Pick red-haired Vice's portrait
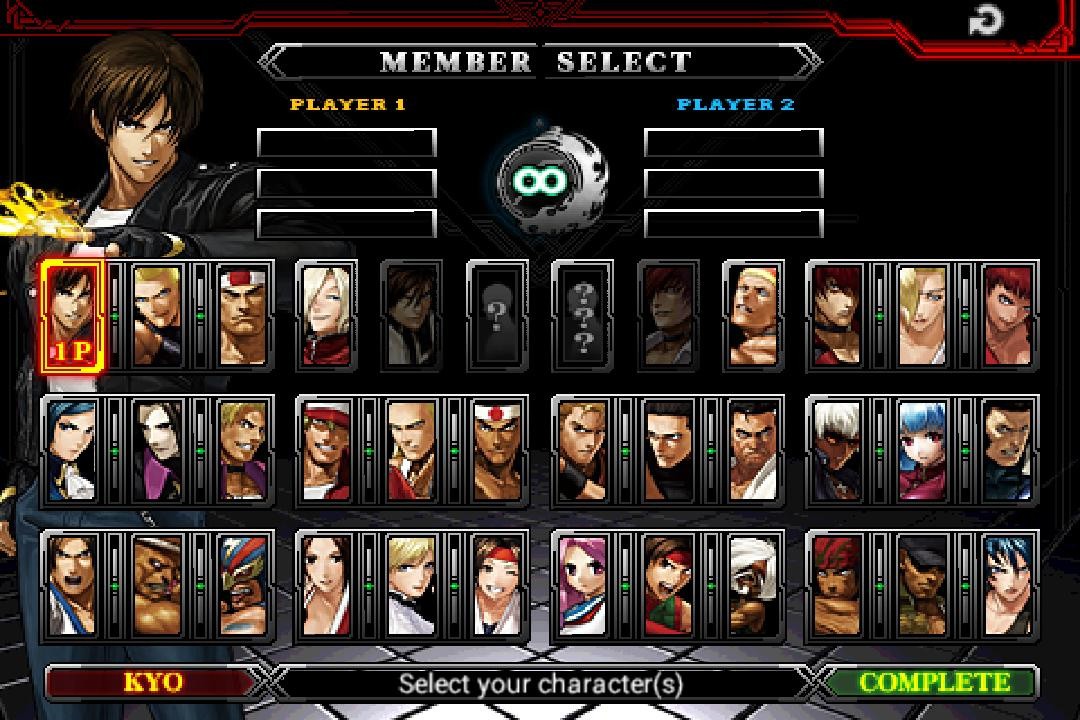Viewport: 1080px width, 720px height. pyautogui.click(x=1007, y=314)
